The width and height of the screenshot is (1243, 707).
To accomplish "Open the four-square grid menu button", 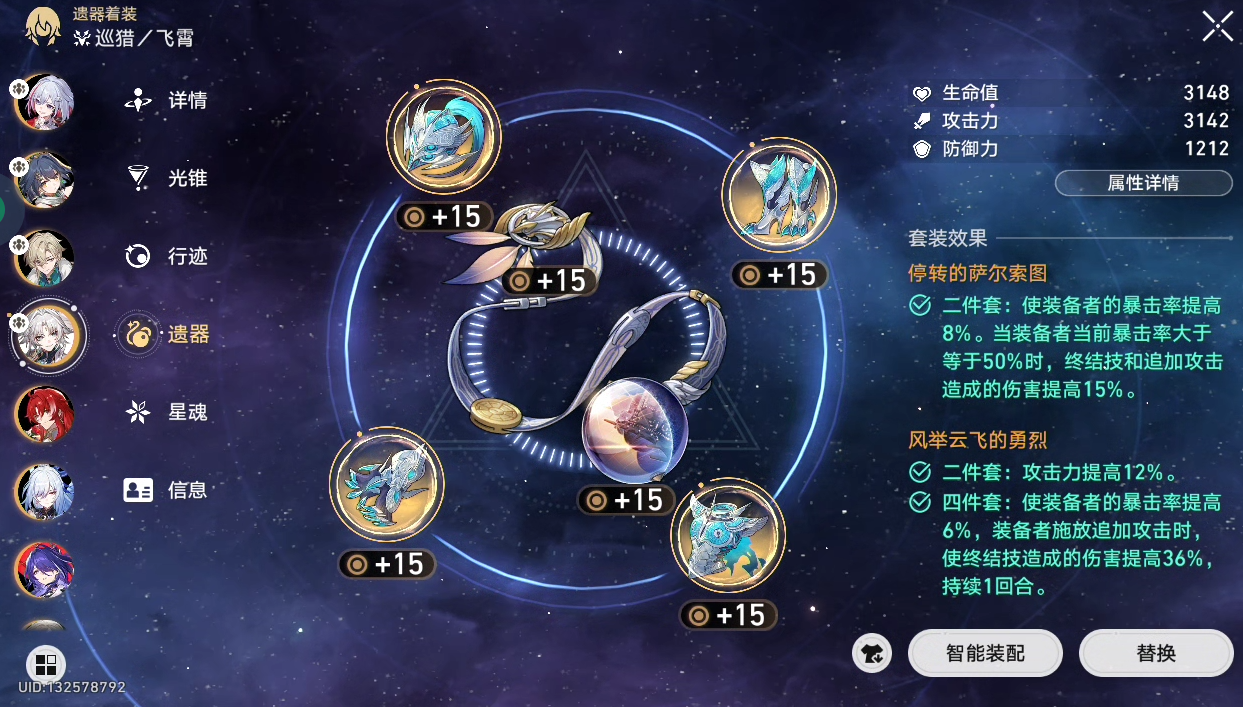I will click(x=45, y=665).
